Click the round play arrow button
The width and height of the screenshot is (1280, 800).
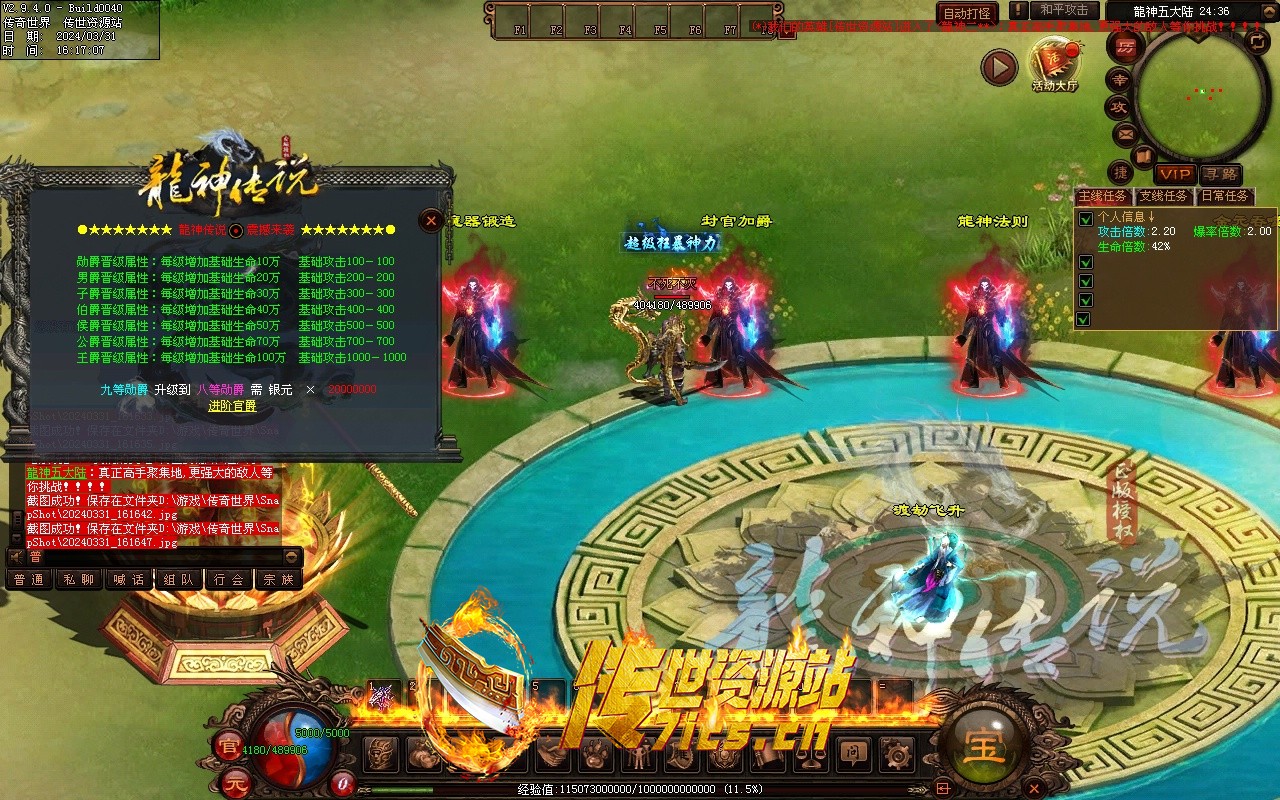(x=998, y=67)
